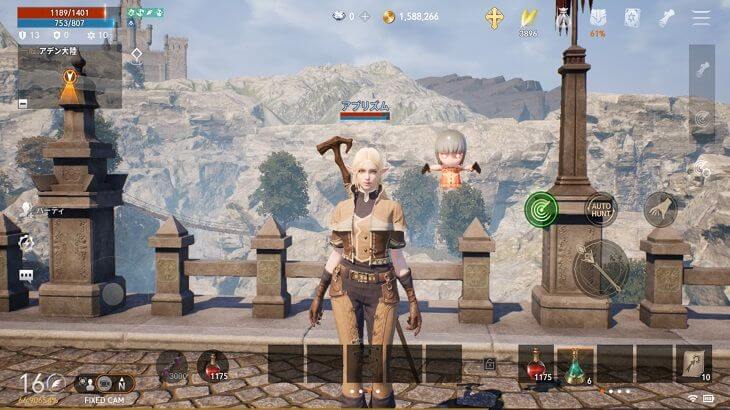Toggle the AUTO HUNT button
This screenshot has width=730, height=410.
(601, 209)
